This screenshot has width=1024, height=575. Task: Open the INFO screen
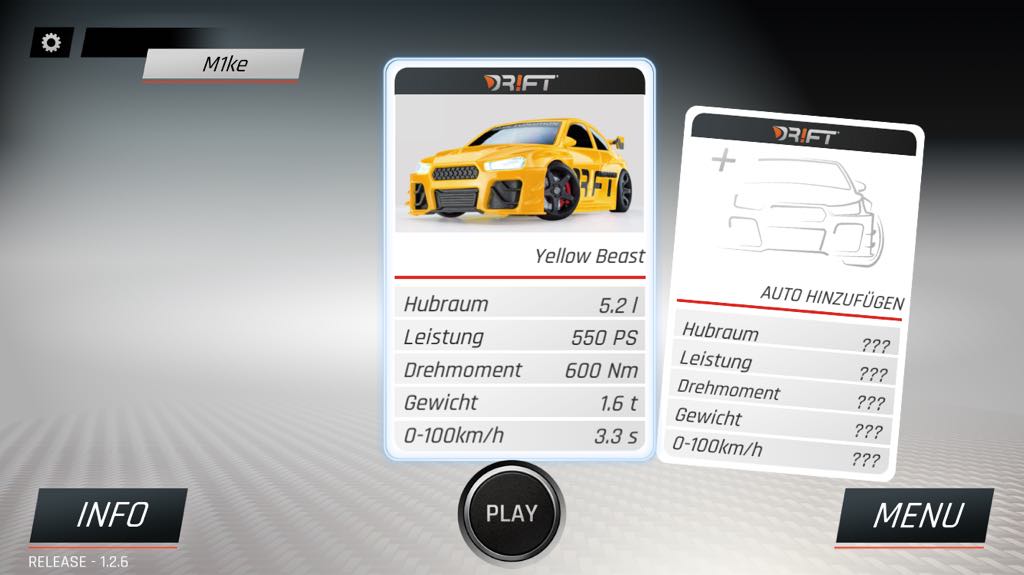point(110,516)
